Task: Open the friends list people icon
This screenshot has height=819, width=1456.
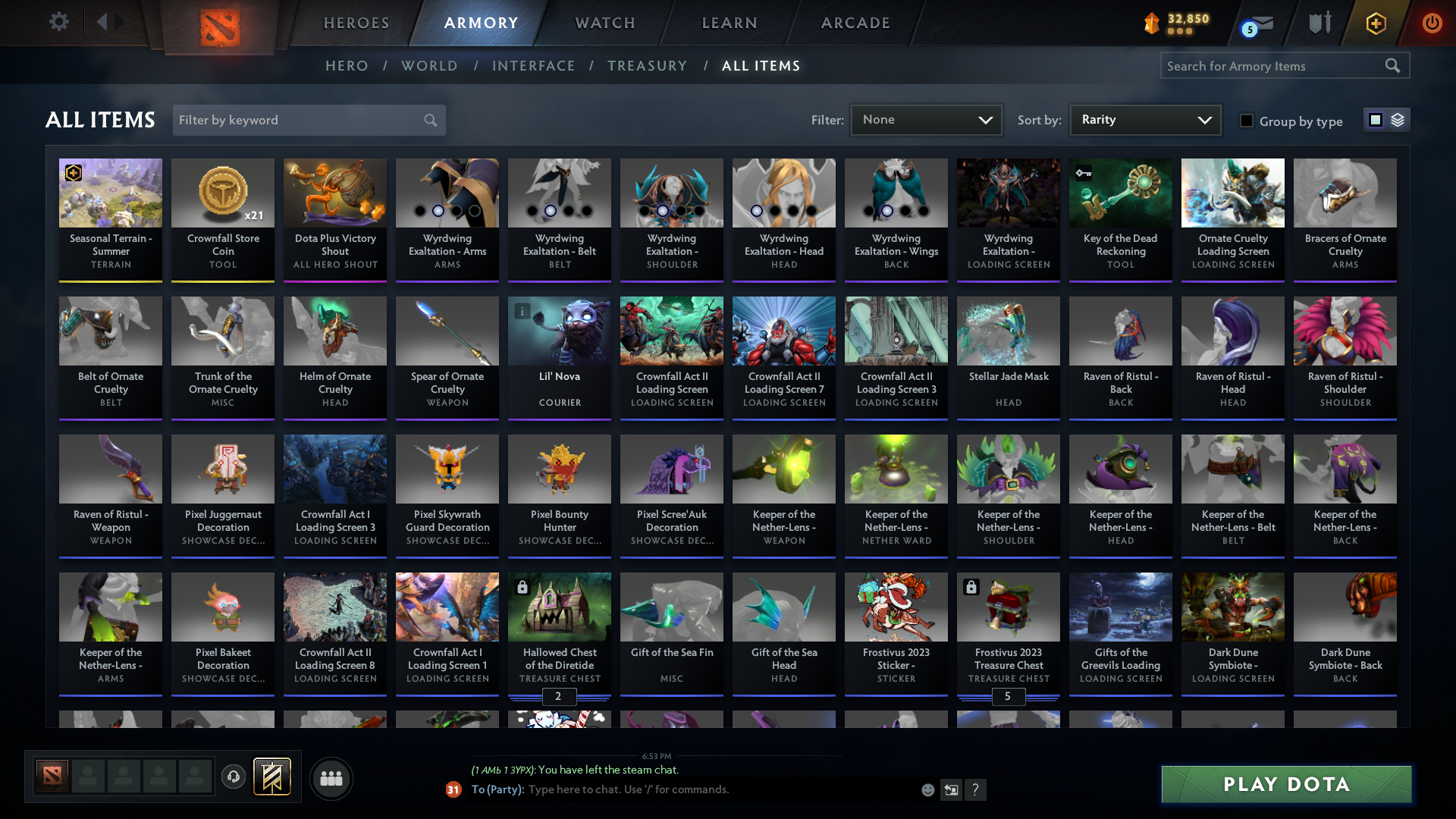Action: pyautogui.click(x=331, y=778)
